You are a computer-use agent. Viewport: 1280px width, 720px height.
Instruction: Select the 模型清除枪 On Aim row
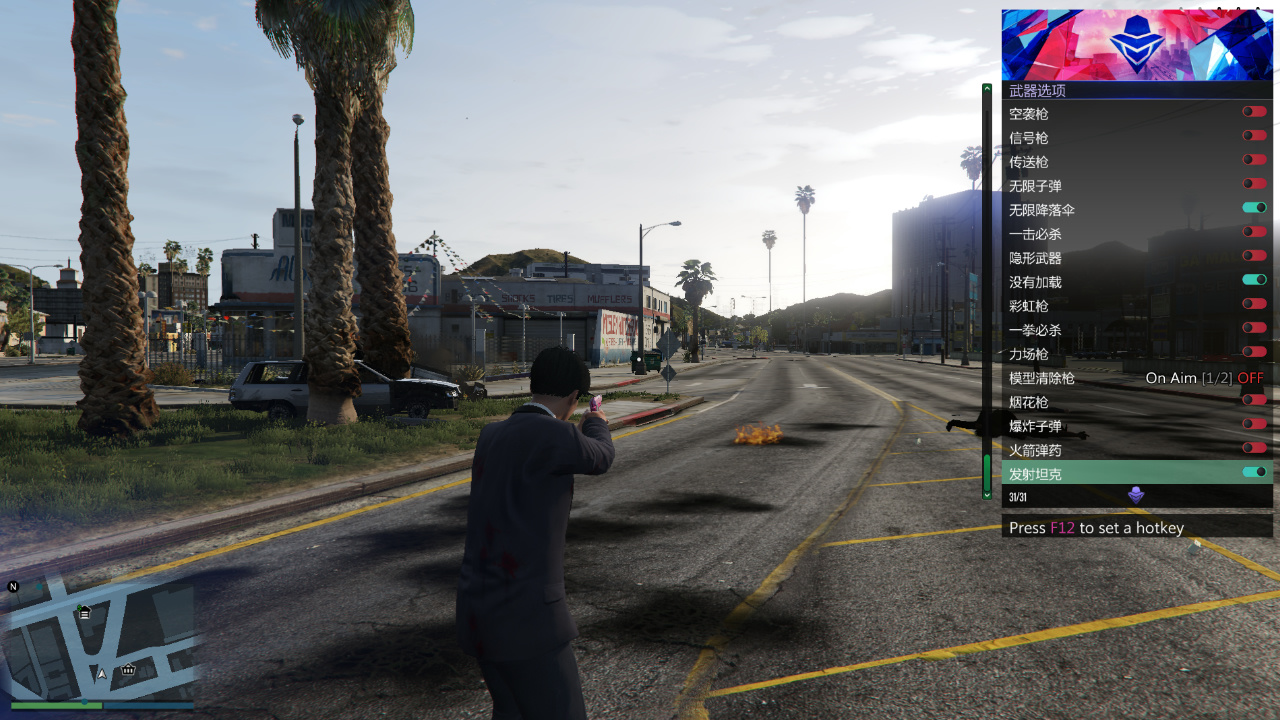click(1137, 378)
